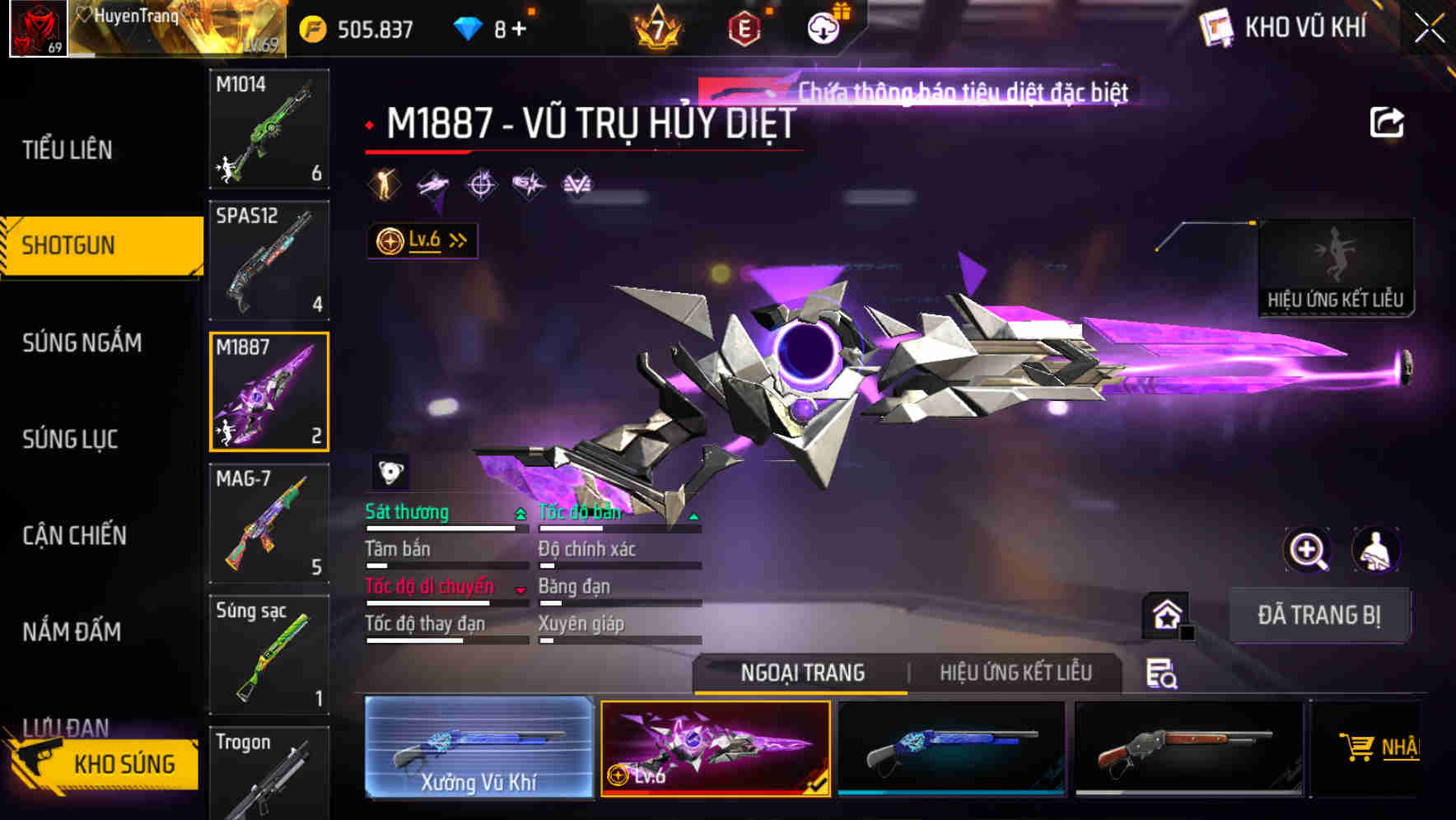Open Xưởng Vũ Khí weapon workshop
The width and height of the screenshot is (1456, 820).
click(479, 747)
